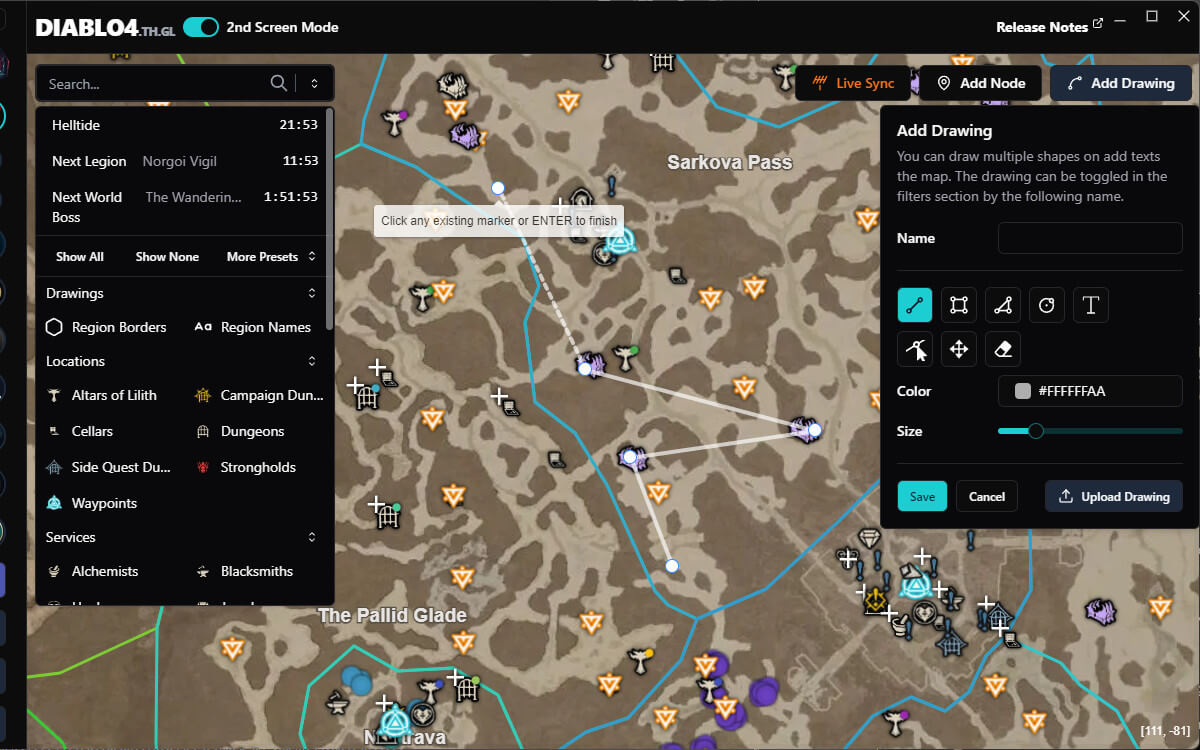Save the current drawing
The height and width of the screenshot is (750, 1200).
click(922, 496)
